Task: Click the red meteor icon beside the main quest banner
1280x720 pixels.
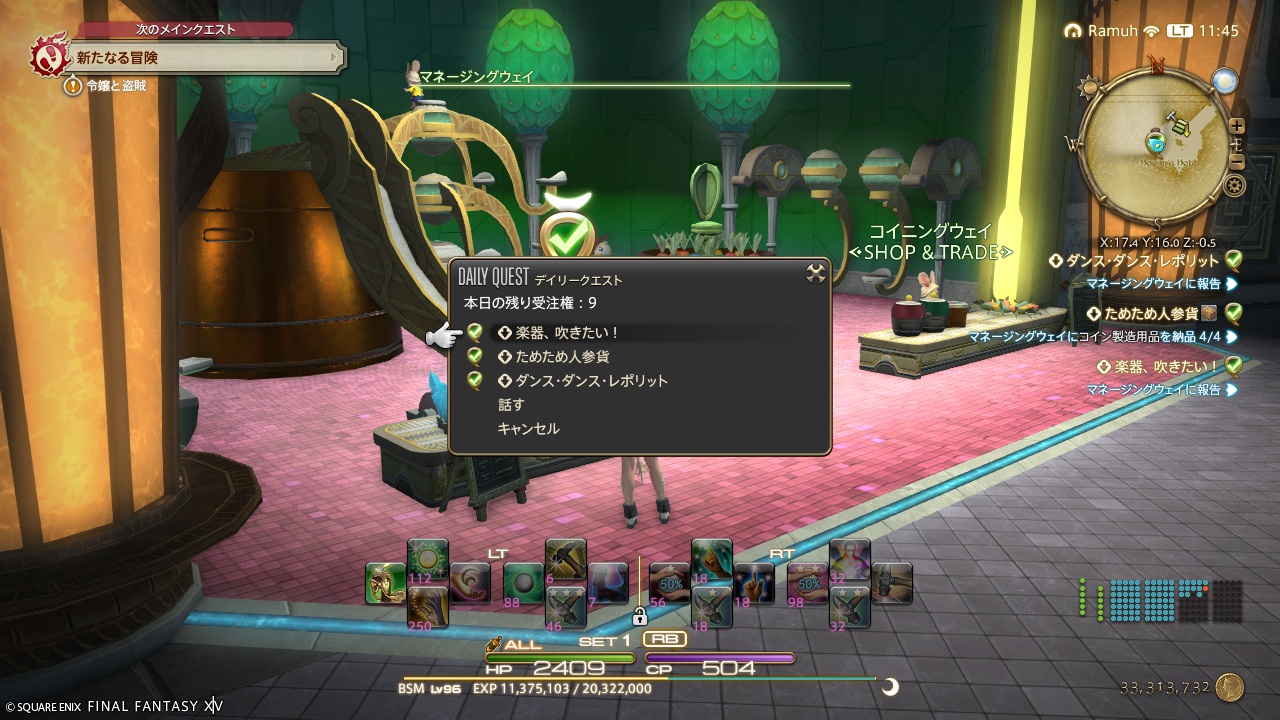Action: [x=47, y=57]
